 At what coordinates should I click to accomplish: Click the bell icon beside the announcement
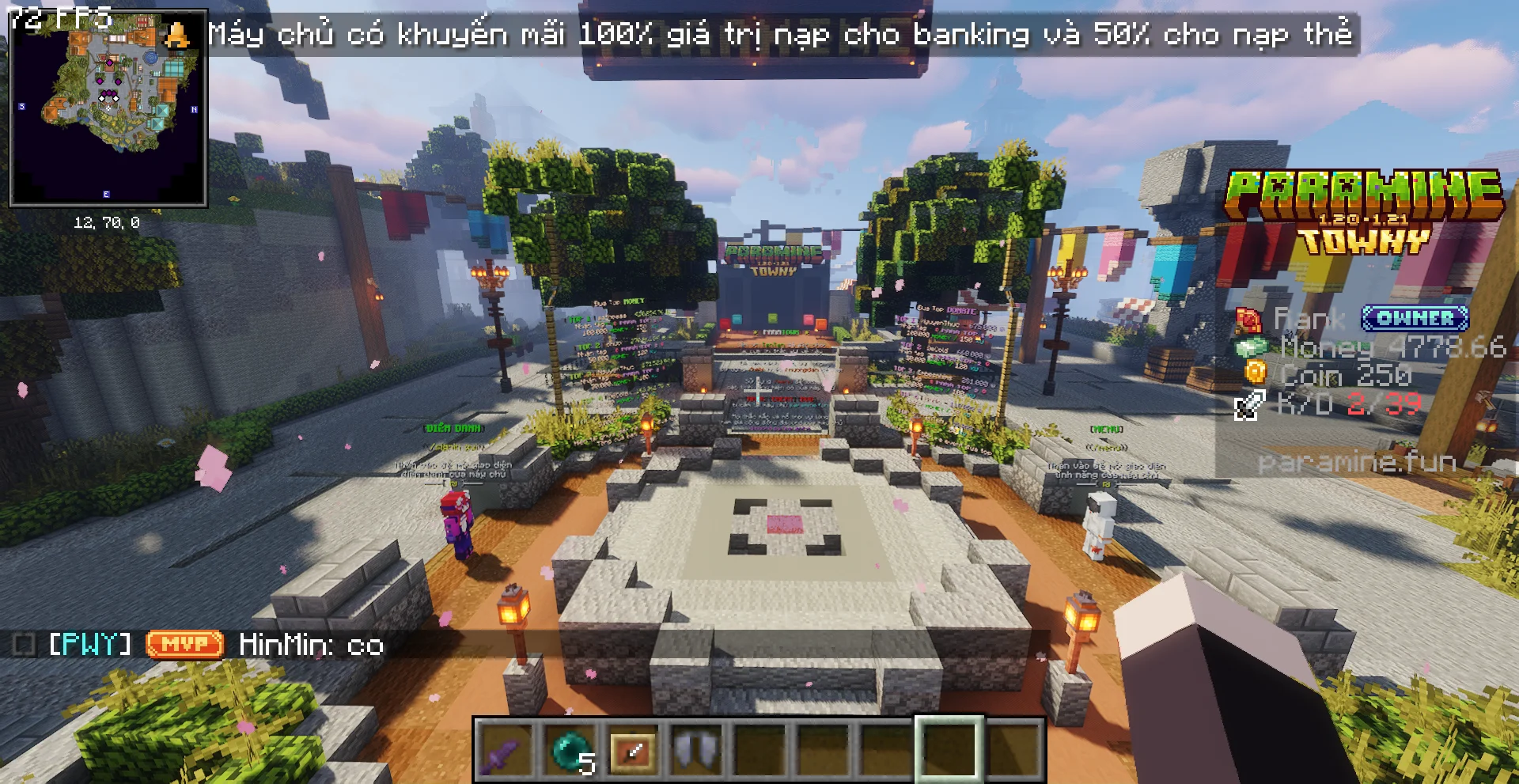point(177,34)
